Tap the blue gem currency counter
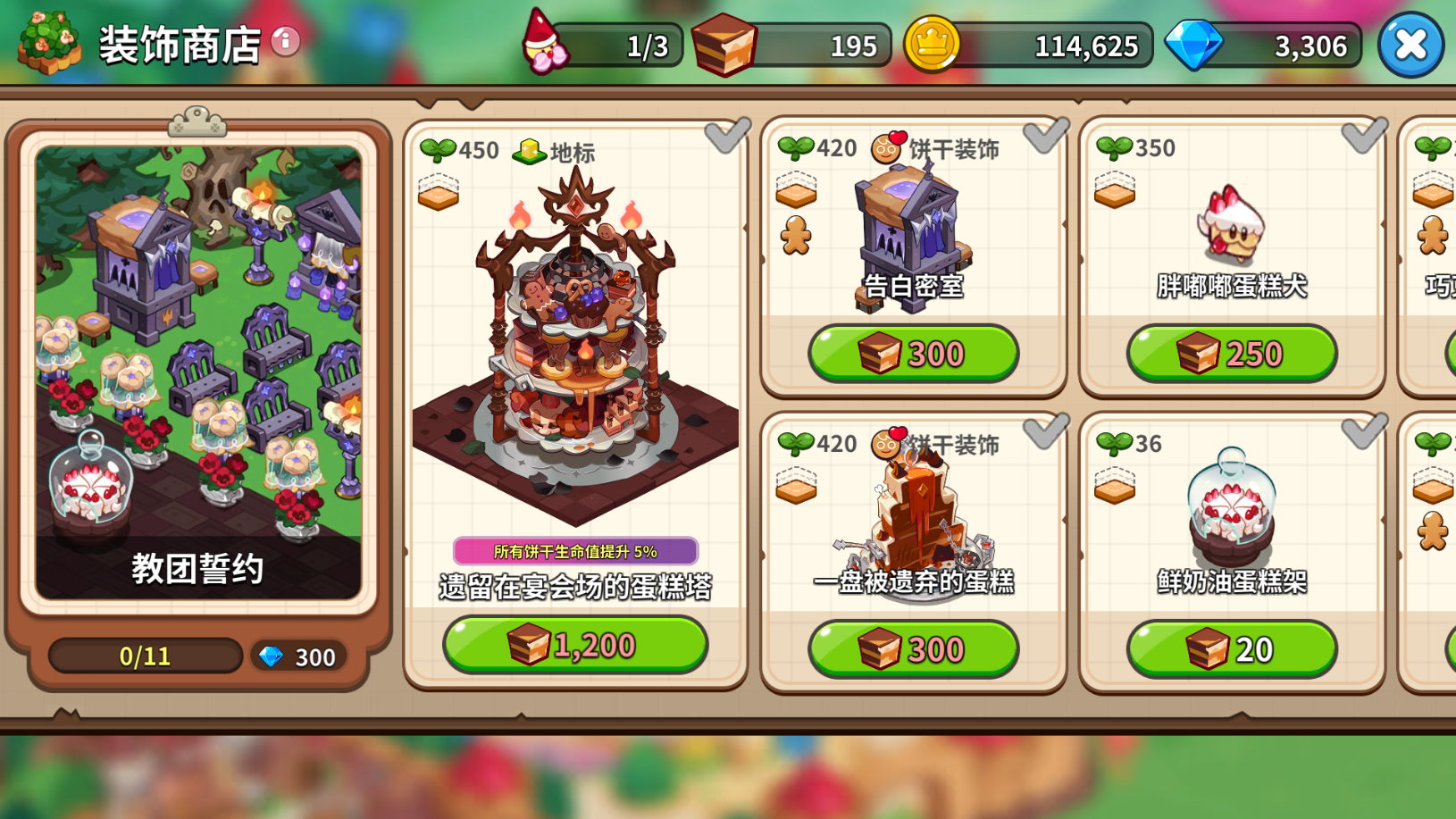Image resolution: width=1456 pixels, height=819 pixels. coord(1267,45)
